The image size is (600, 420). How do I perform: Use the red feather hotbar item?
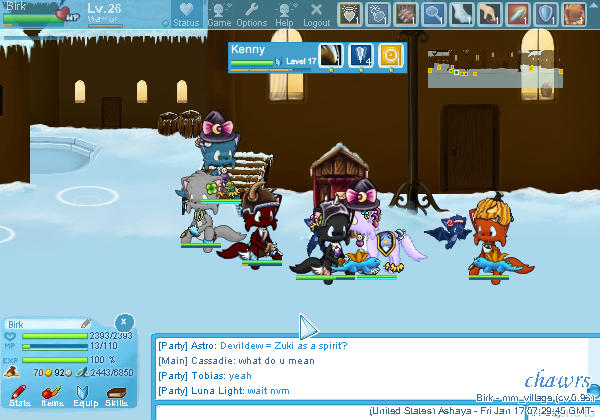coord(518,13)
